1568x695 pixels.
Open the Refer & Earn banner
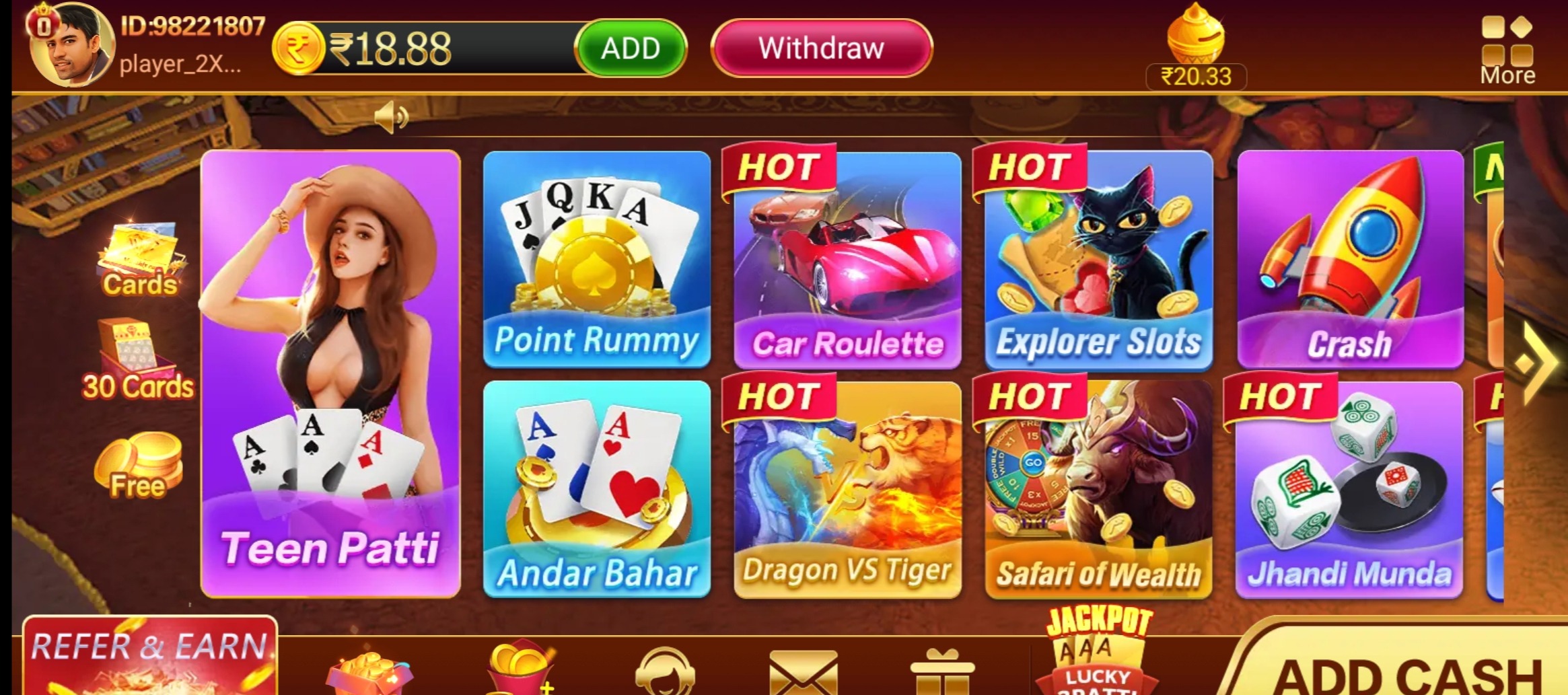pos(150,656)
